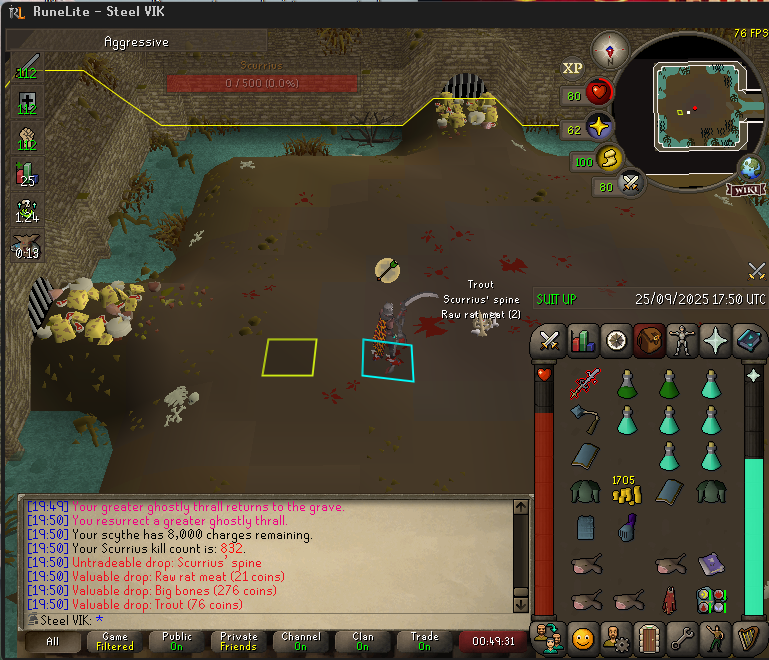This screenshot has height=660, width=769.
Task: Toggle quick prayers with the prayer orb
Action: pyautogui.click(x=599, y=127)
